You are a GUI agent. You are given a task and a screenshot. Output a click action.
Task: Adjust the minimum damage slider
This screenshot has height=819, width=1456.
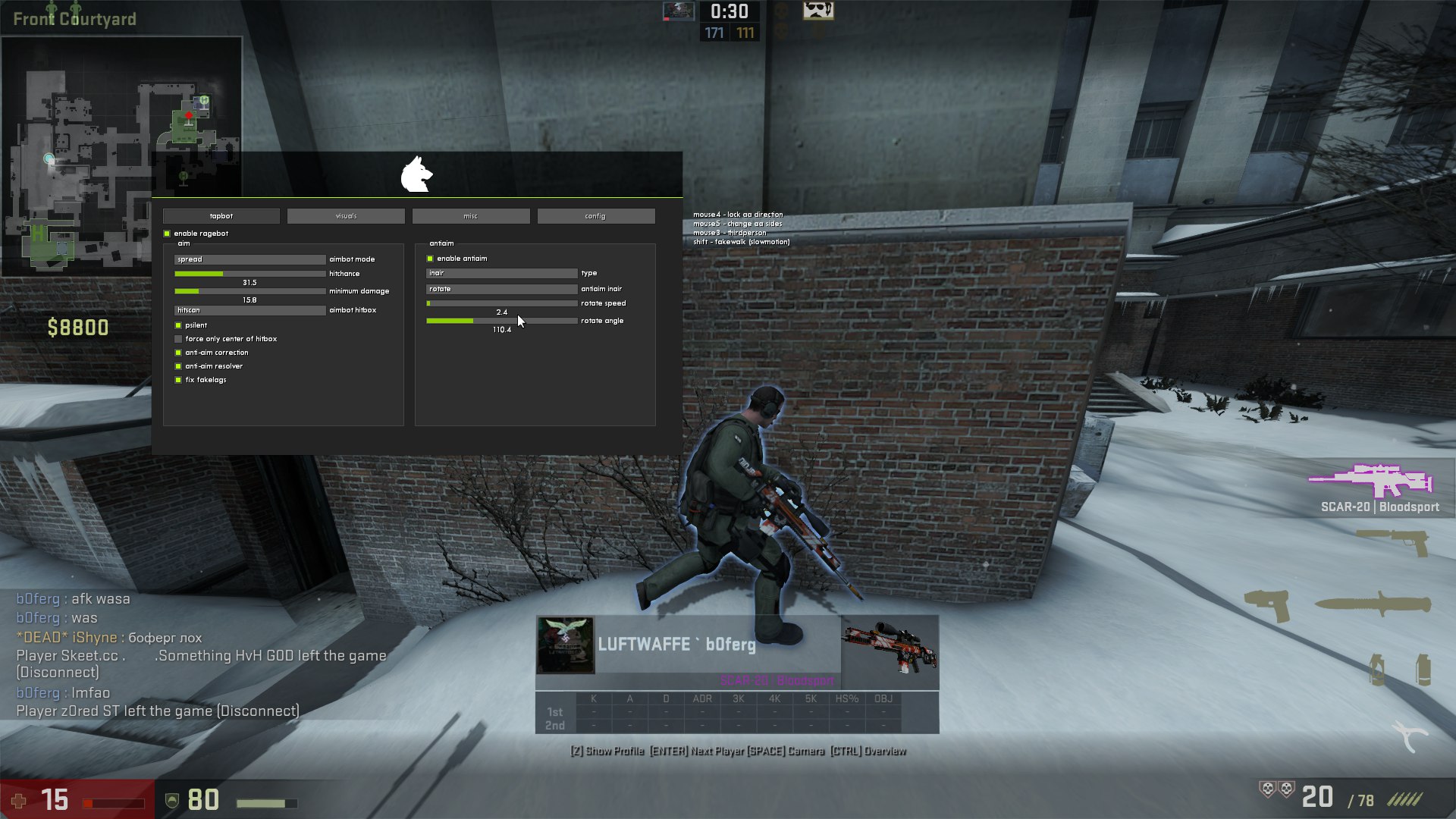(x=249, y=291)
